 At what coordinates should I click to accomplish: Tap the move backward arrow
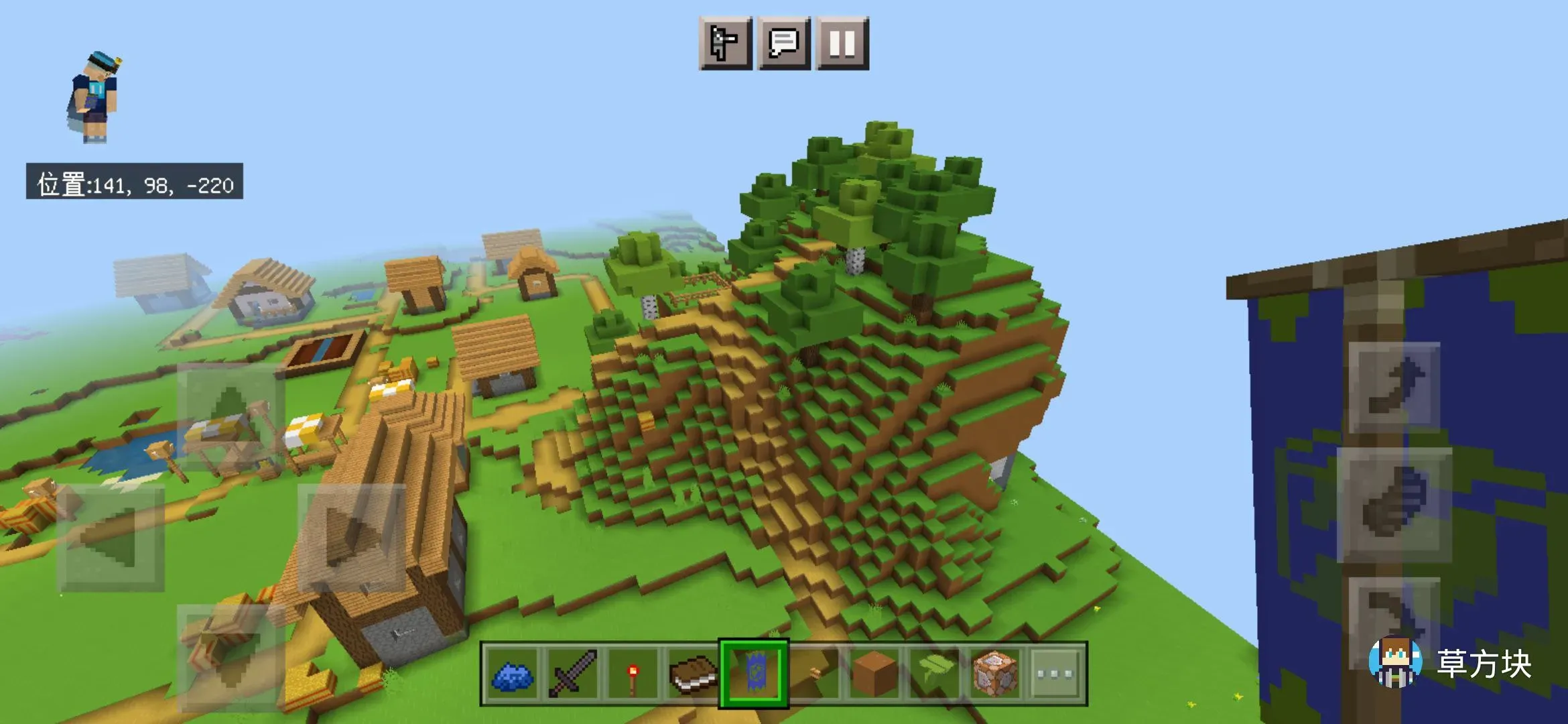pos(231,657)
